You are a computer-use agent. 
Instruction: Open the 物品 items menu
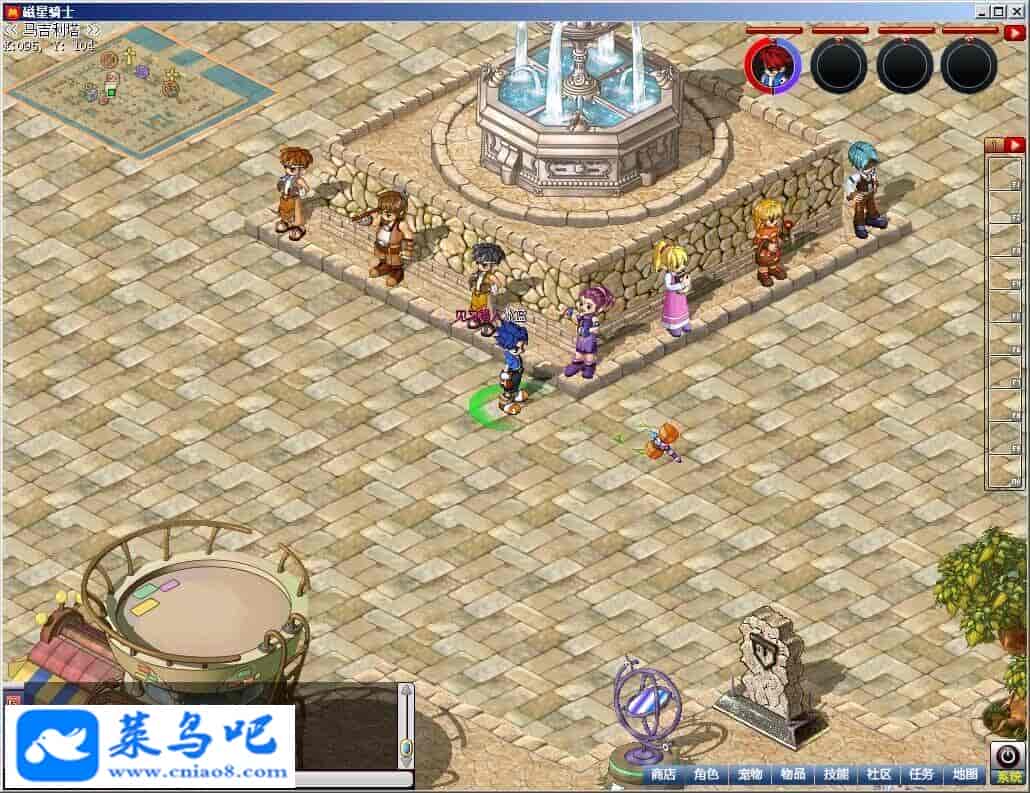point(793,774)
